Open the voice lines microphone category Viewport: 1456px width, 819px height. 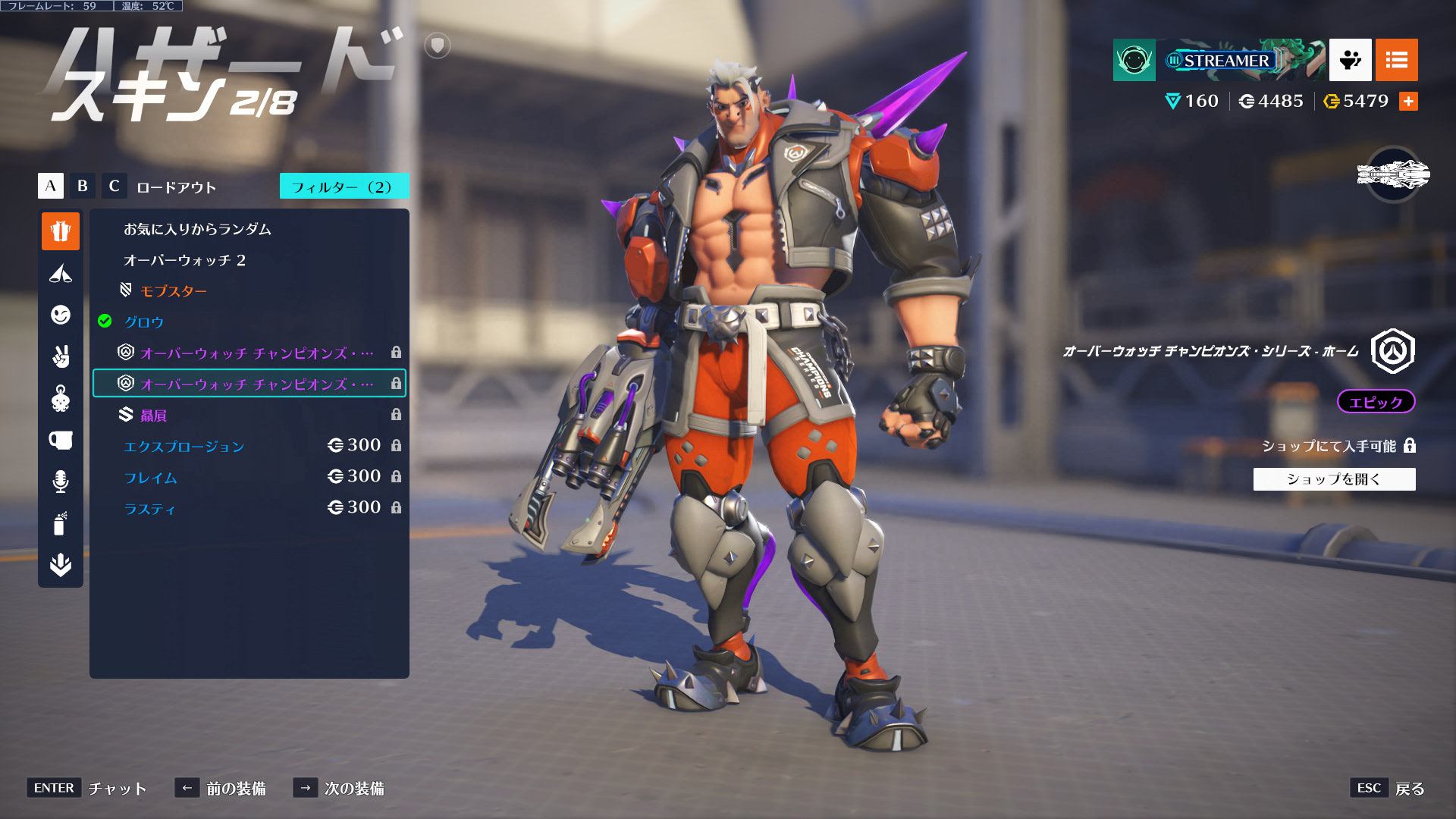tap(61, 482)
